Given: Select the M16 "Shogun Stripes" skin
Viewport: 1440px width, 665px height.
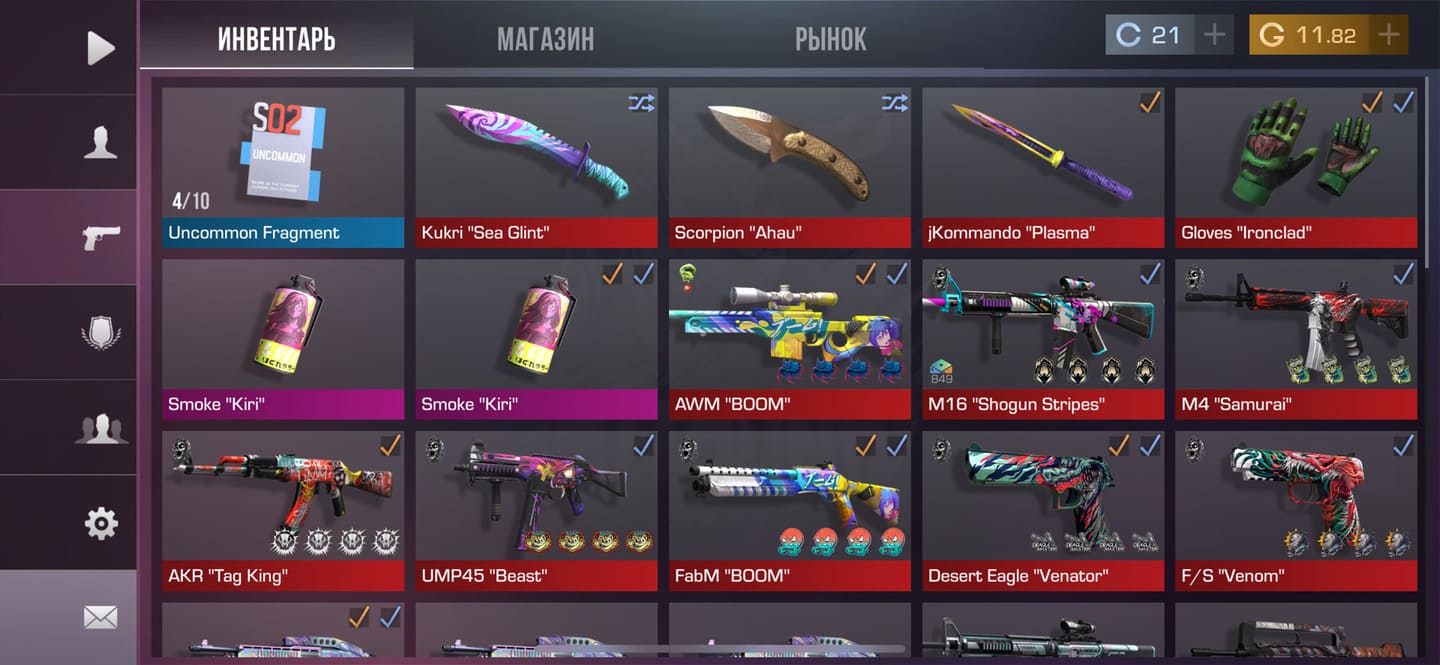Looking at the screenshot, I should tap(1043, 339).
